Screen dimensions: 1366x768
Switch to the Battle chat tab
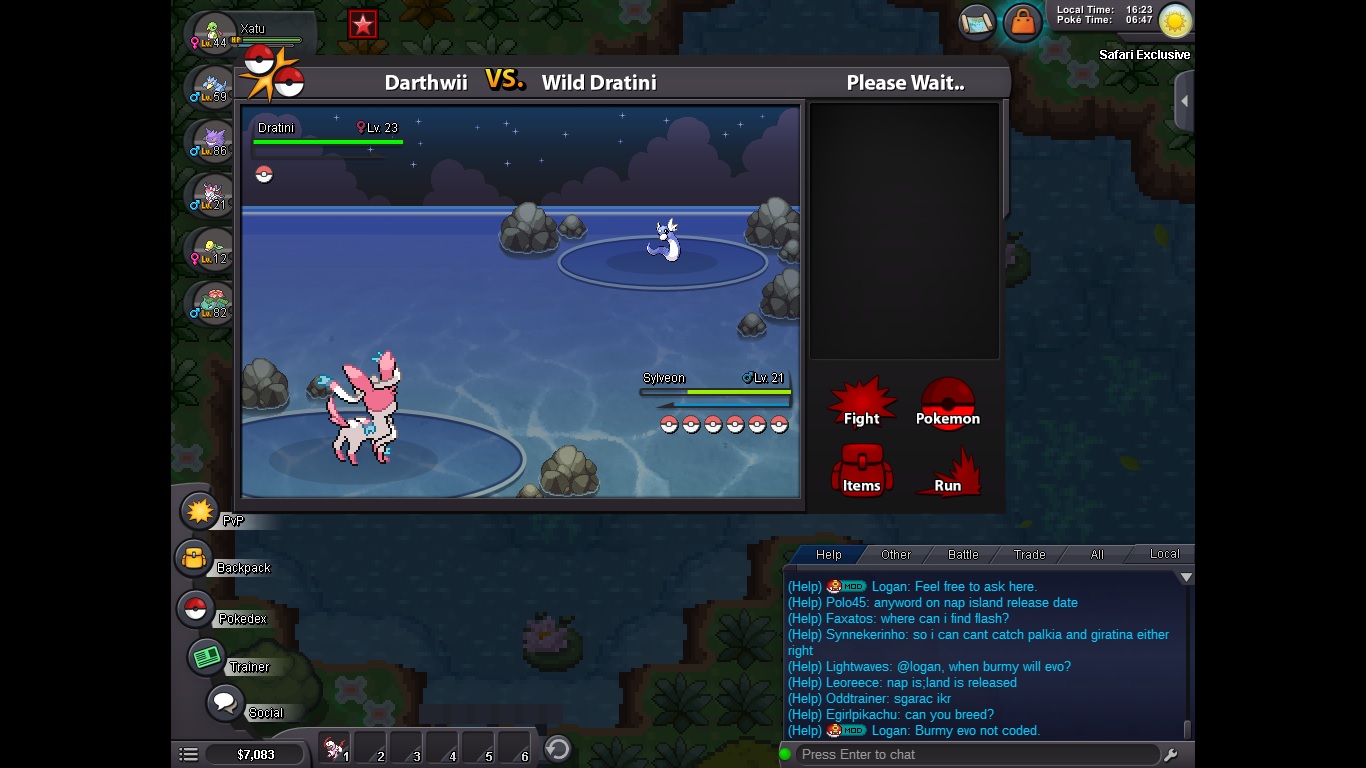click(963, 554)
